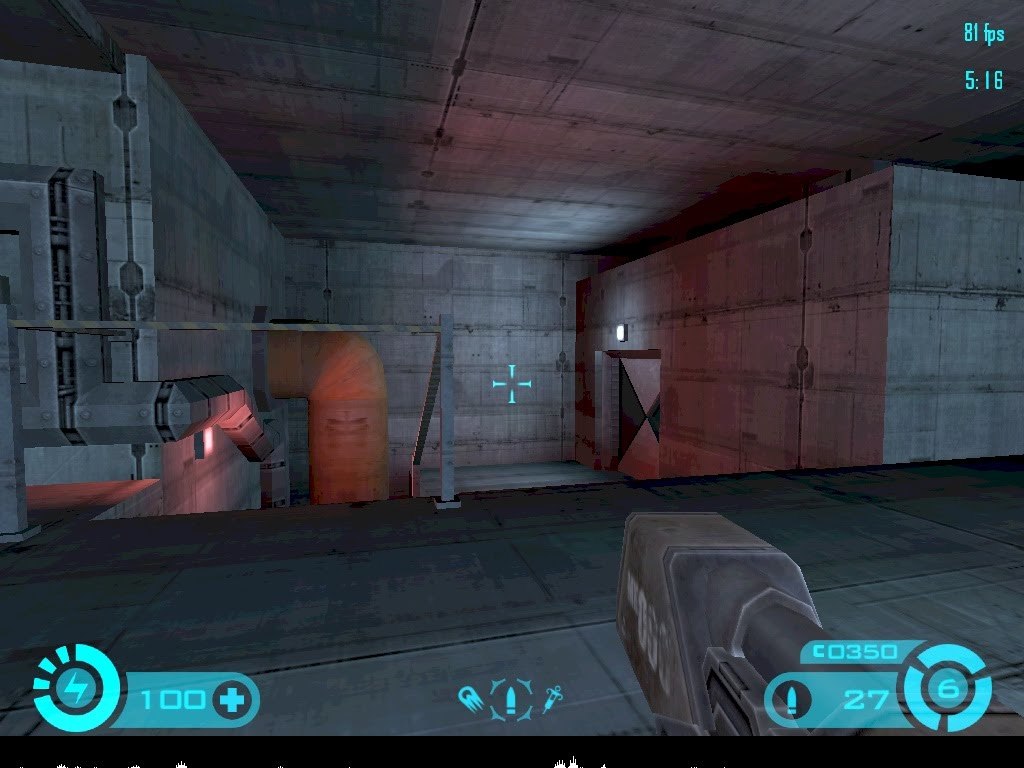Select the claw-shaped icon beside the bullet
Screen dimensions: 1024x768
point(471,697)
